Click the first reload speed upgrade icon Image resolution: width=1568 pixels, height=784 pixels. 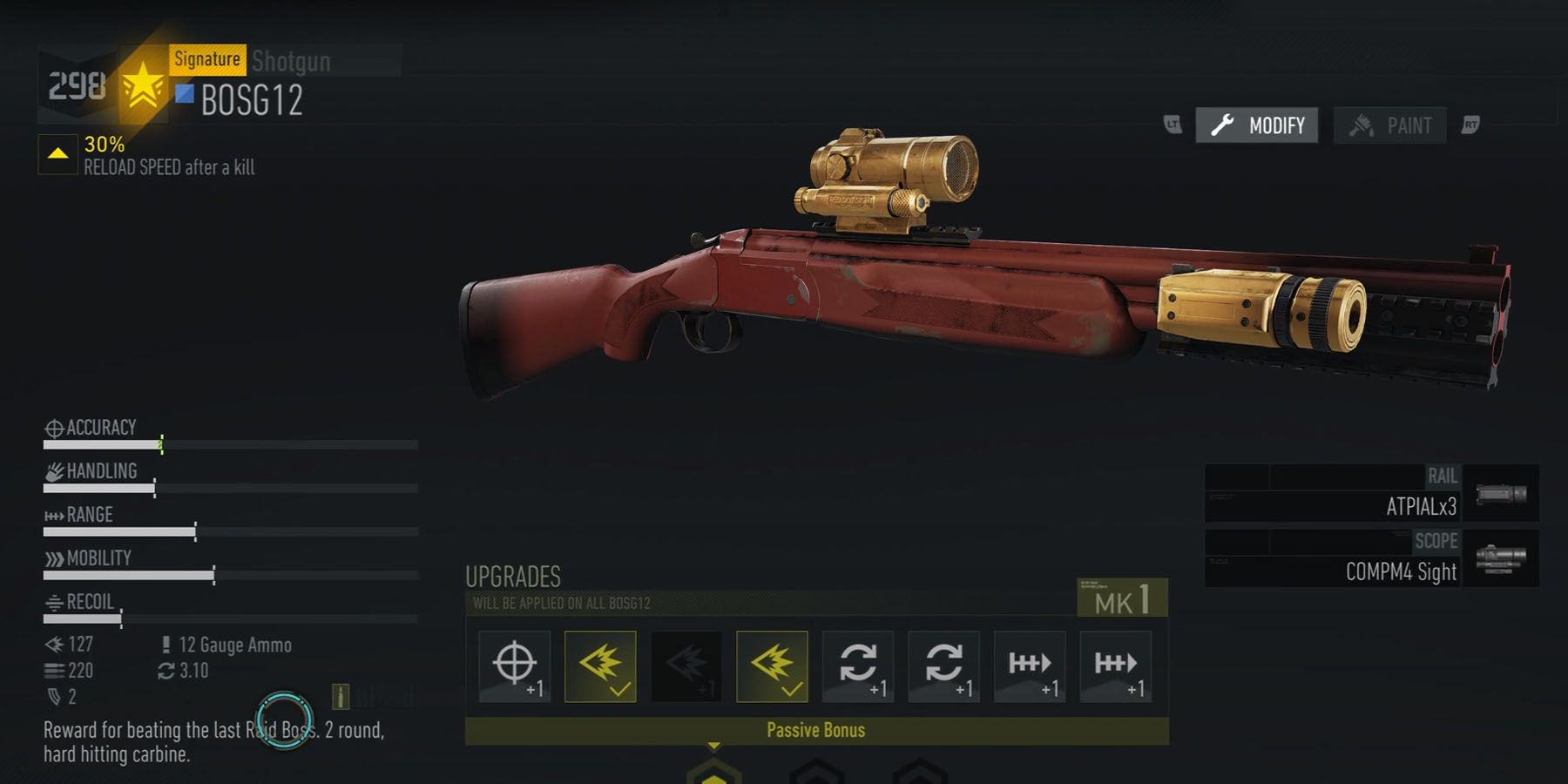pos(857,666)
